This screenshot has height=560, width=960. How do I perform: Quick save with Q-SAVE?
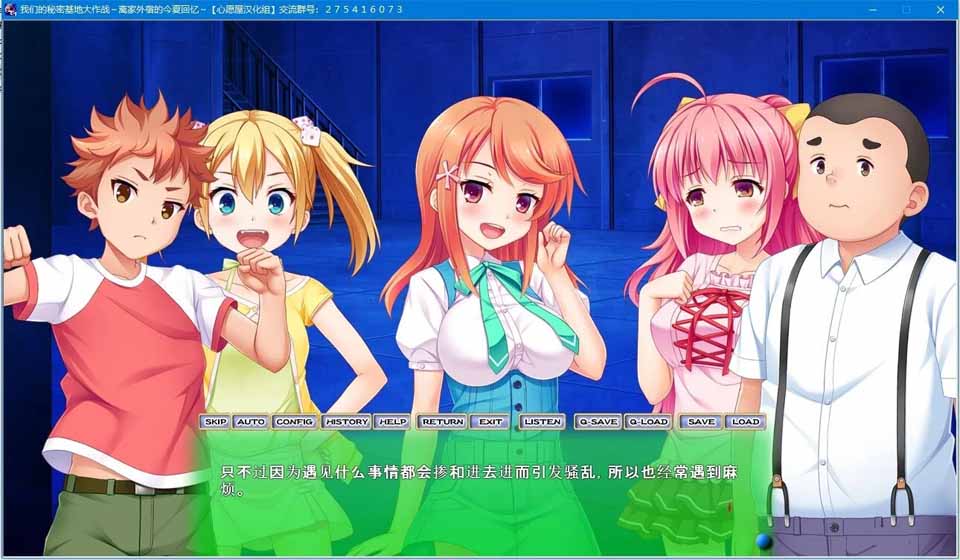[598, 422]
